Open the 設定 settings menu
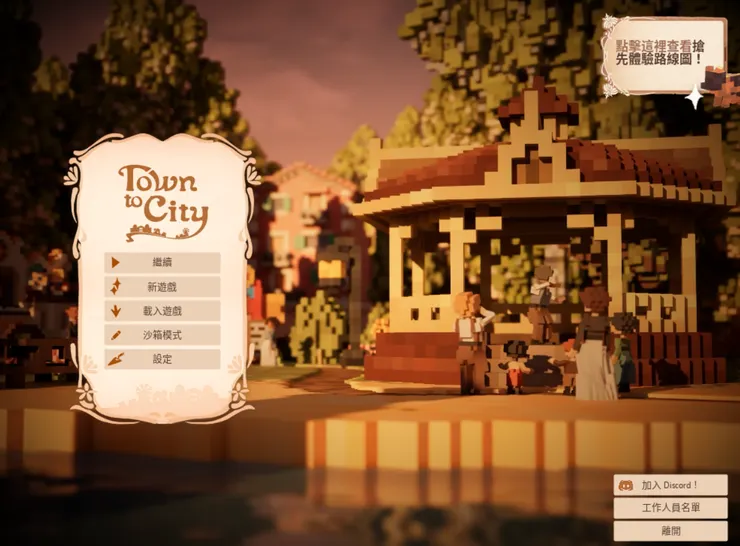The width and height of the screenshot is (740, 546). [162, 359]
